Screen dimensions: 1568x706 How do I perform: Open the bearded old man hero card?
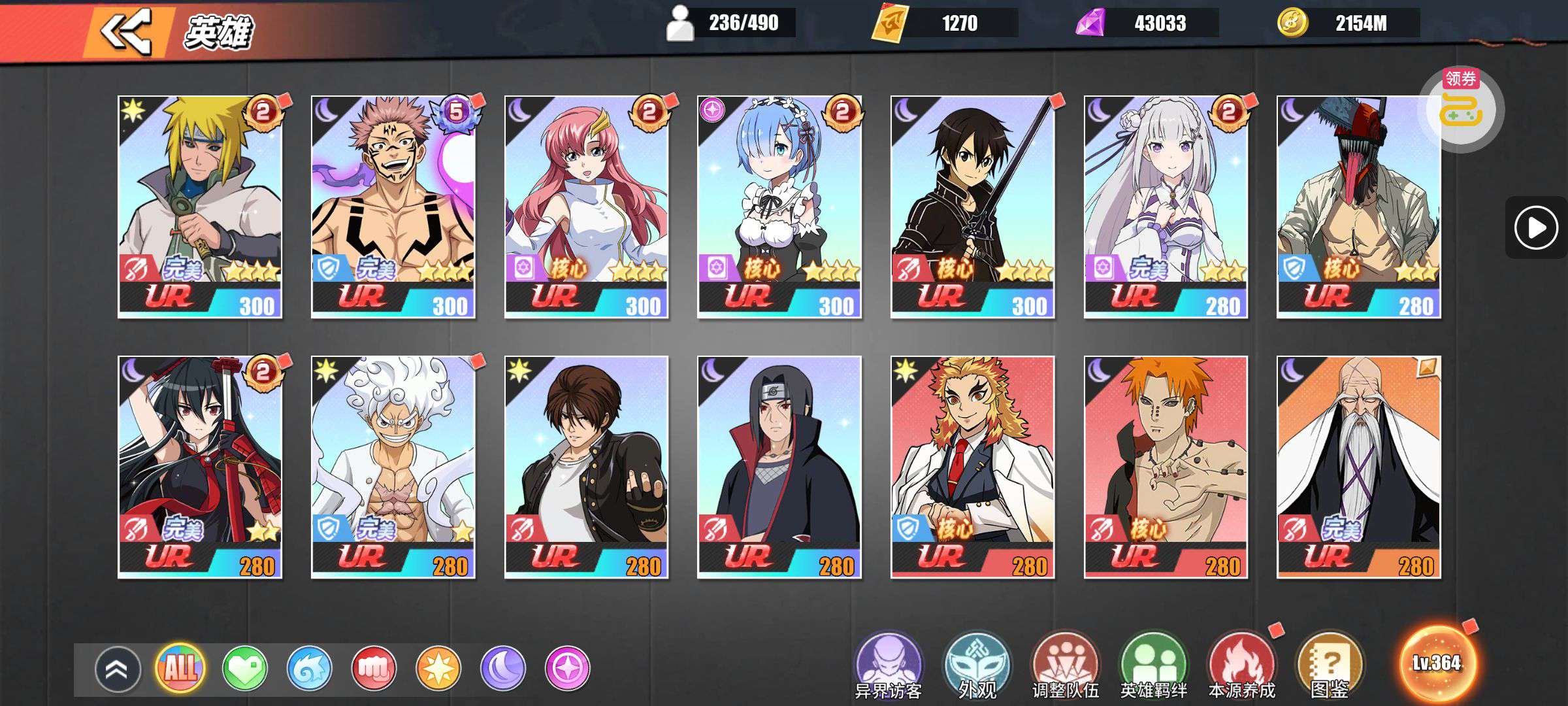coord(1358,467)
